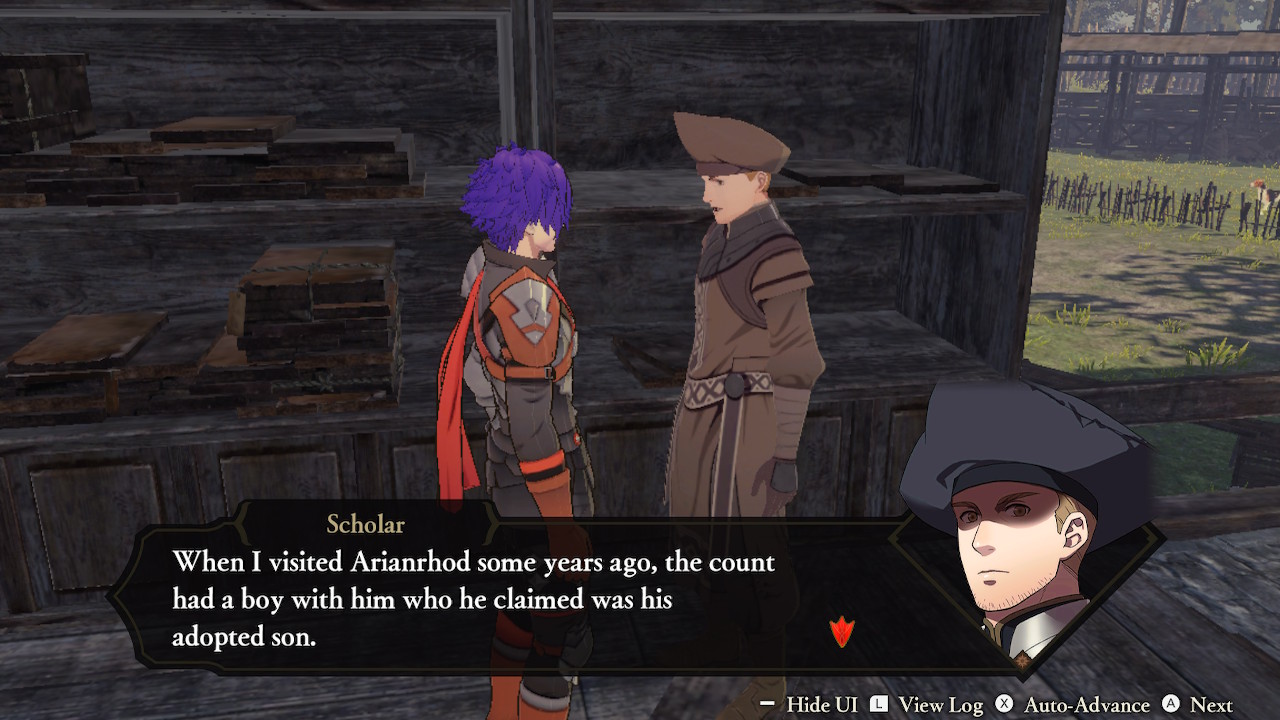The height and width of the screenshot is (720, 1280).
Task: Click the red continue arrow in the dialogue box
Action: [x=842, y=632]
